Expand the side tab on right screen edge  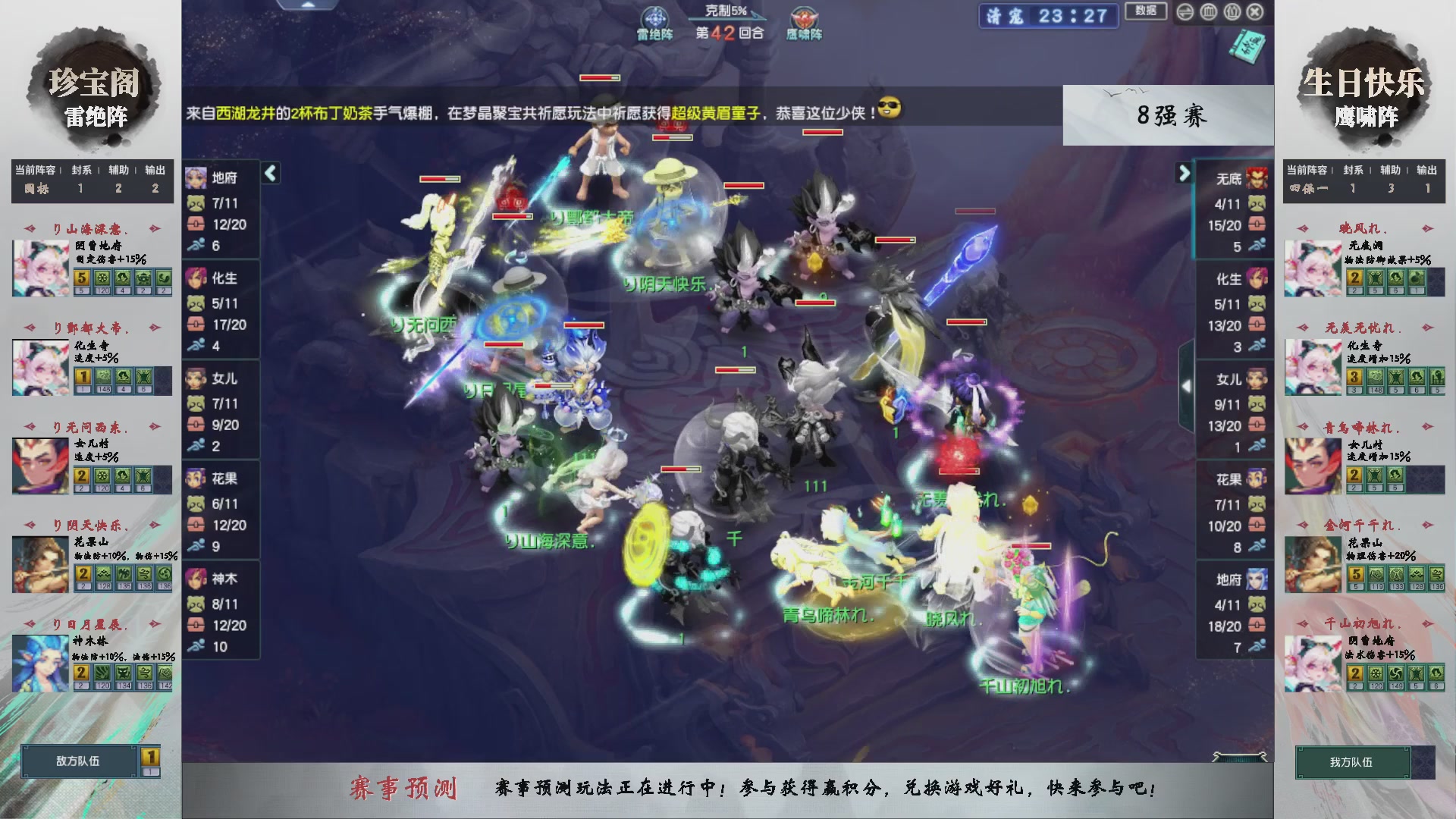click(x=1186, y=385)
